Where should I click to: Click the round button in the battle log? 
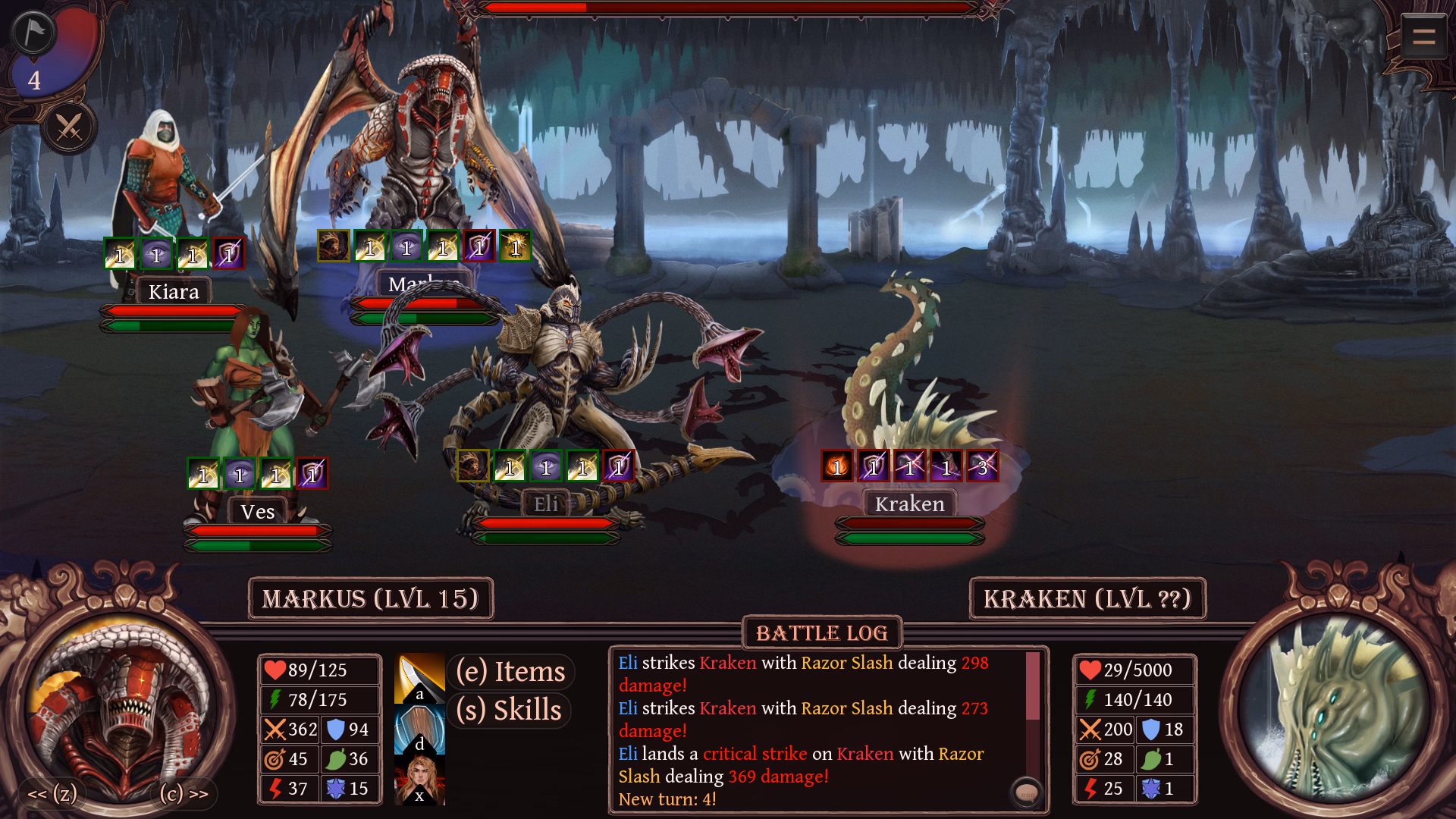coord(1027,794)
